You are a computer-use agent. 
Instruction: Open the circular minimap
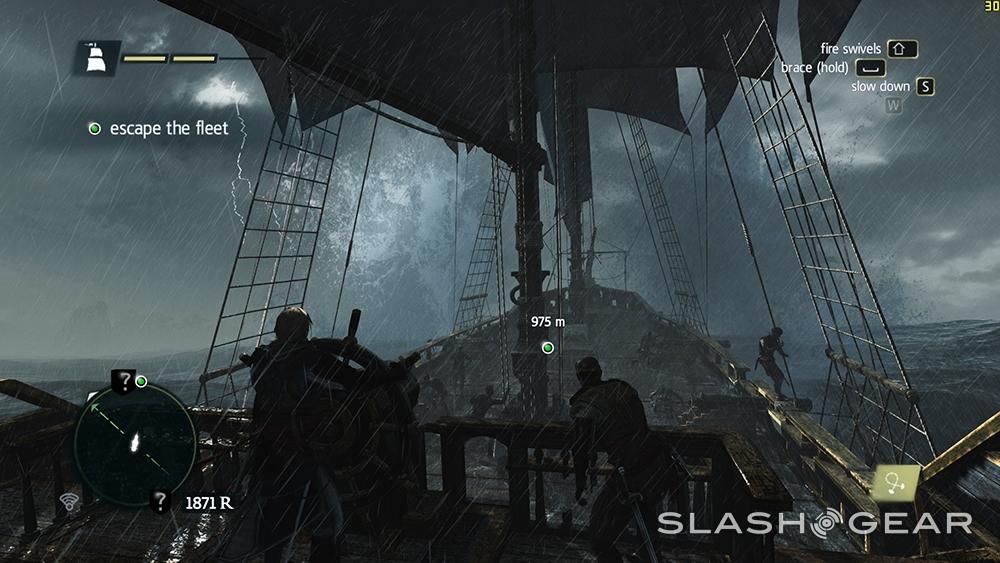(134, 444)
